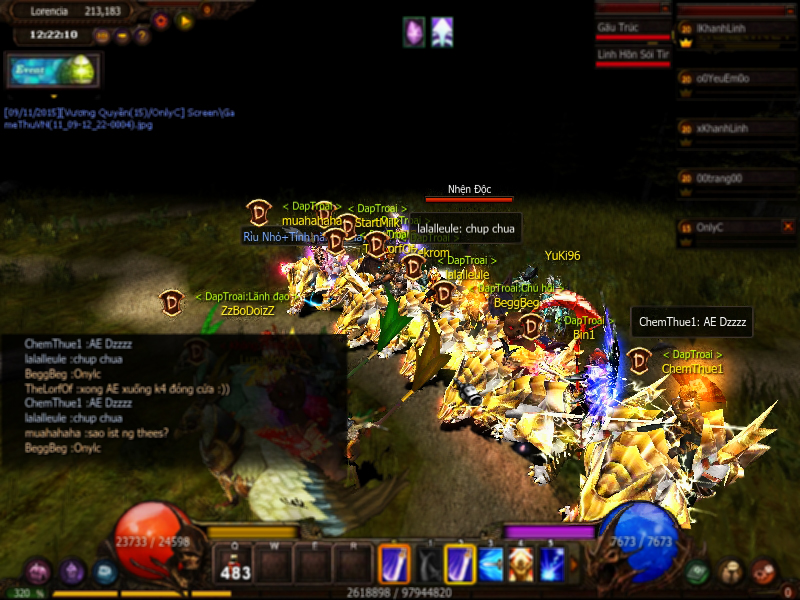This screenshot has width=800, height=600.
Task: Open the green round menu icon
Action: point(698,572)
